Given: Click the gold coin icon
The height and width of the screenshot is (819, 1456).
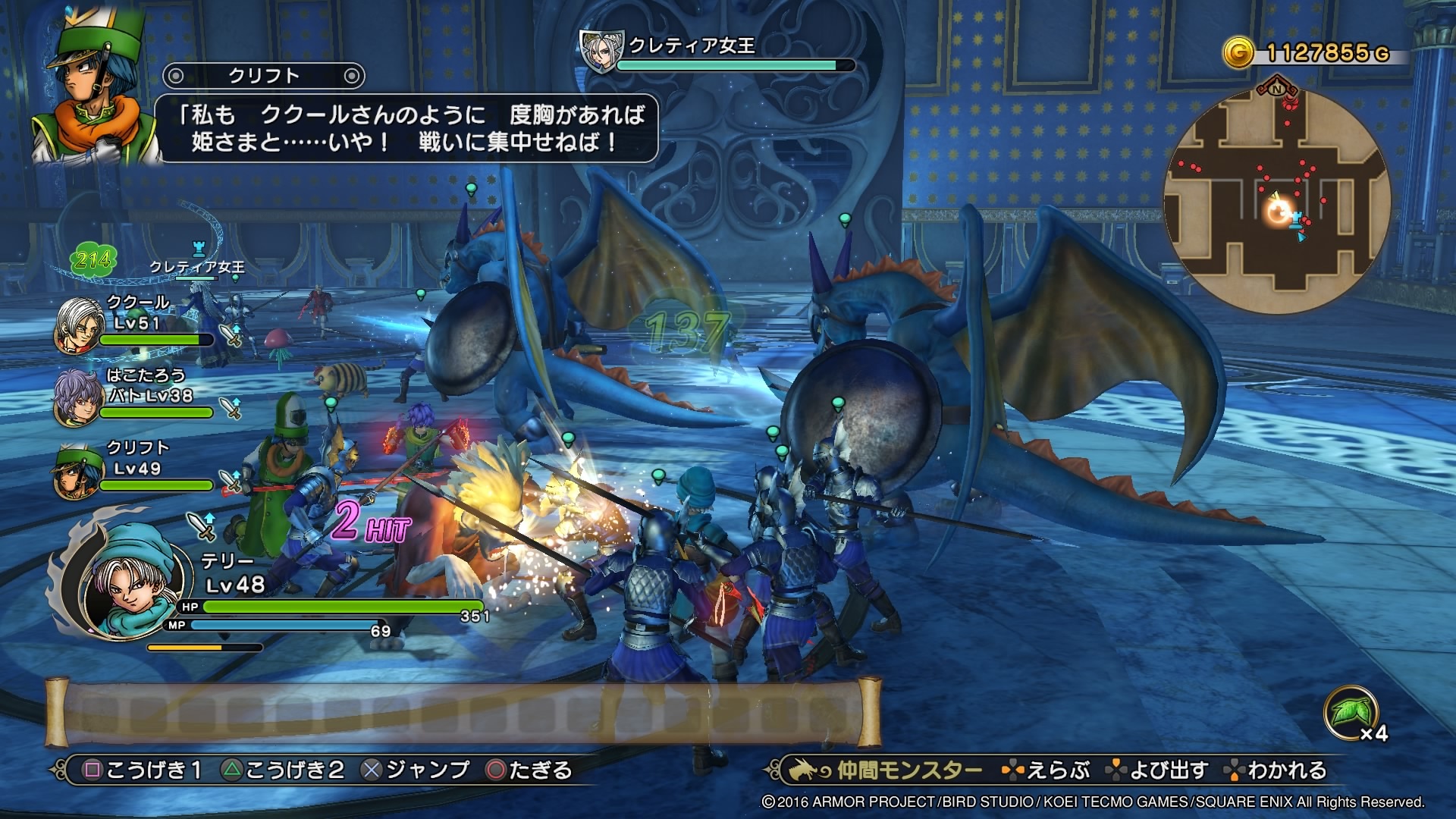Looking at the screenshot, I should 1238,52.
